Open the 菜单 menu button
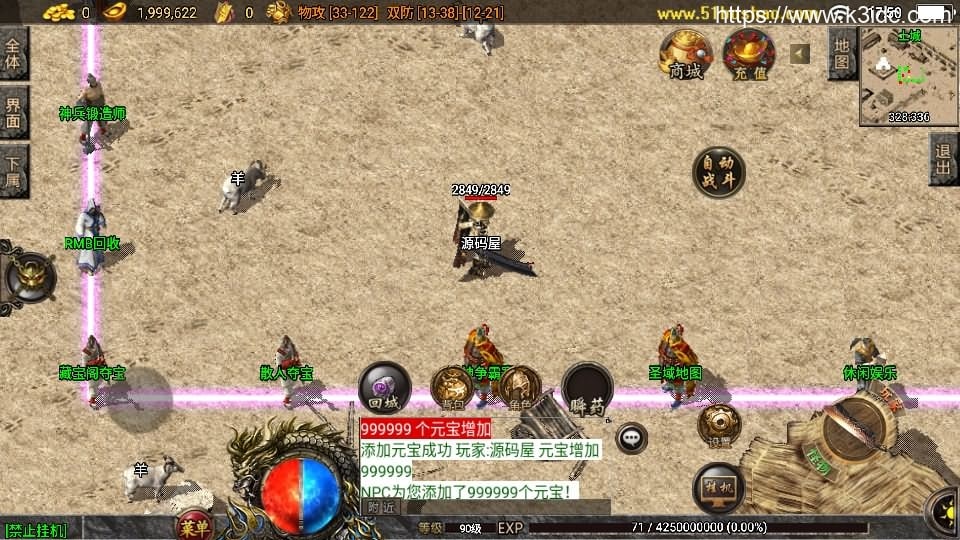This screenshot has height=540, width=960. [x=194, y=526]
